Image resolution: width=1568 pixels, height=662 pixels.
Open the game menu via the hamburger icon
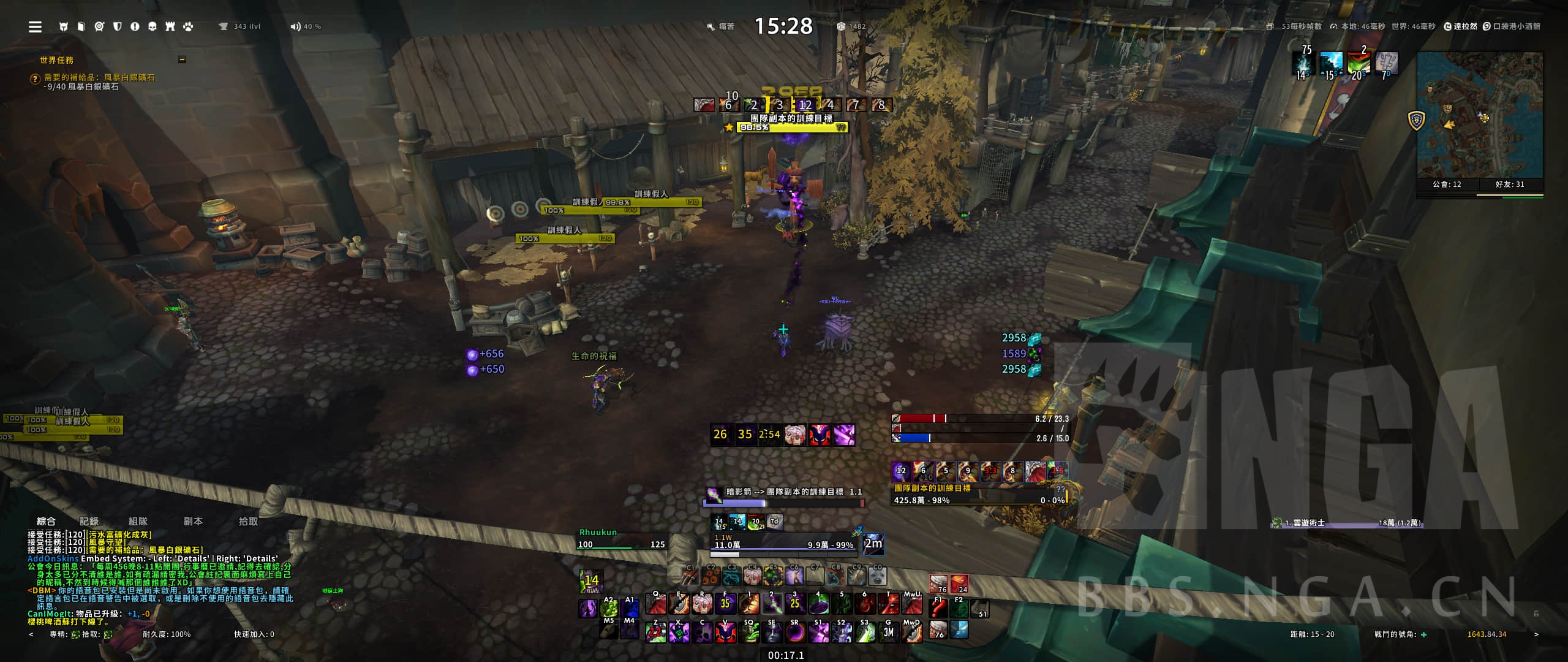click(x=35, y=26)
